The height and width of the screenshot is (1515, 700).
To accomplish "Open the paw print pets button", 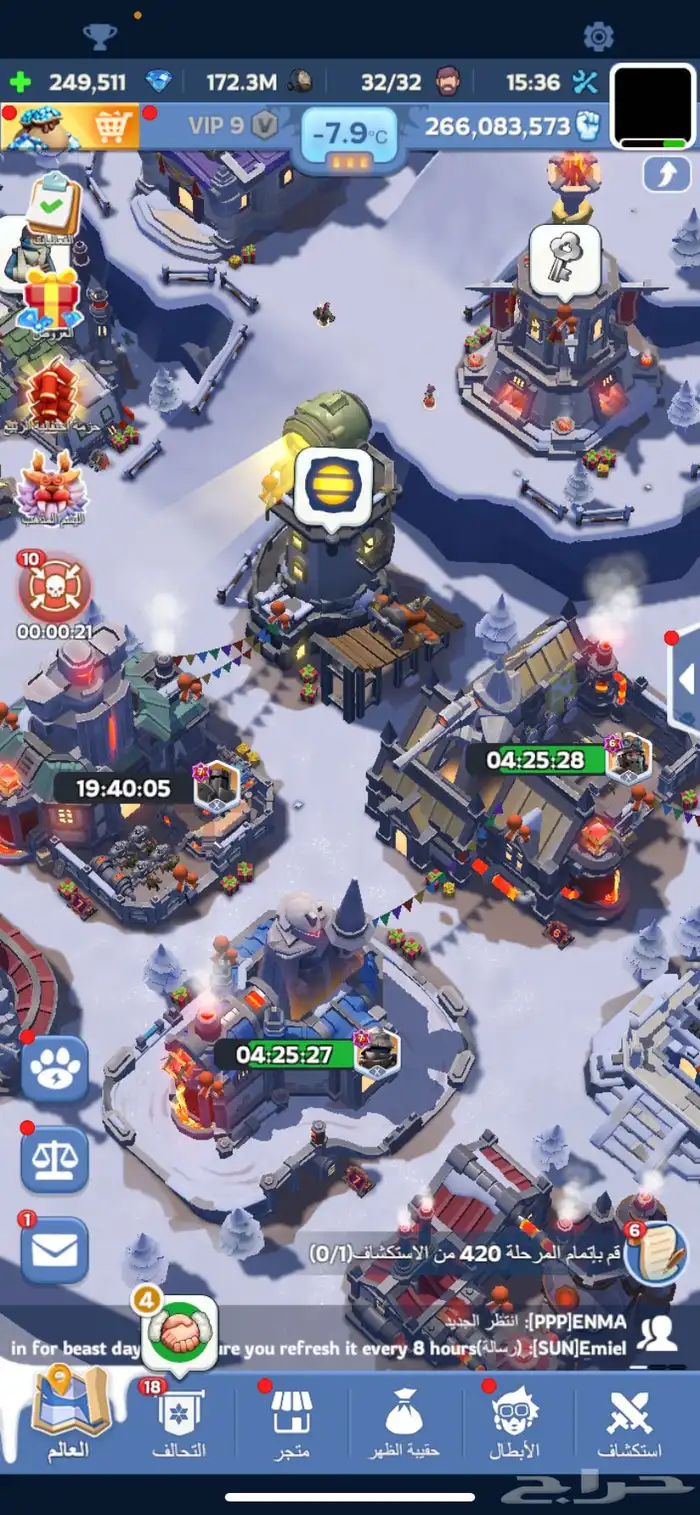I will 55,1070.
